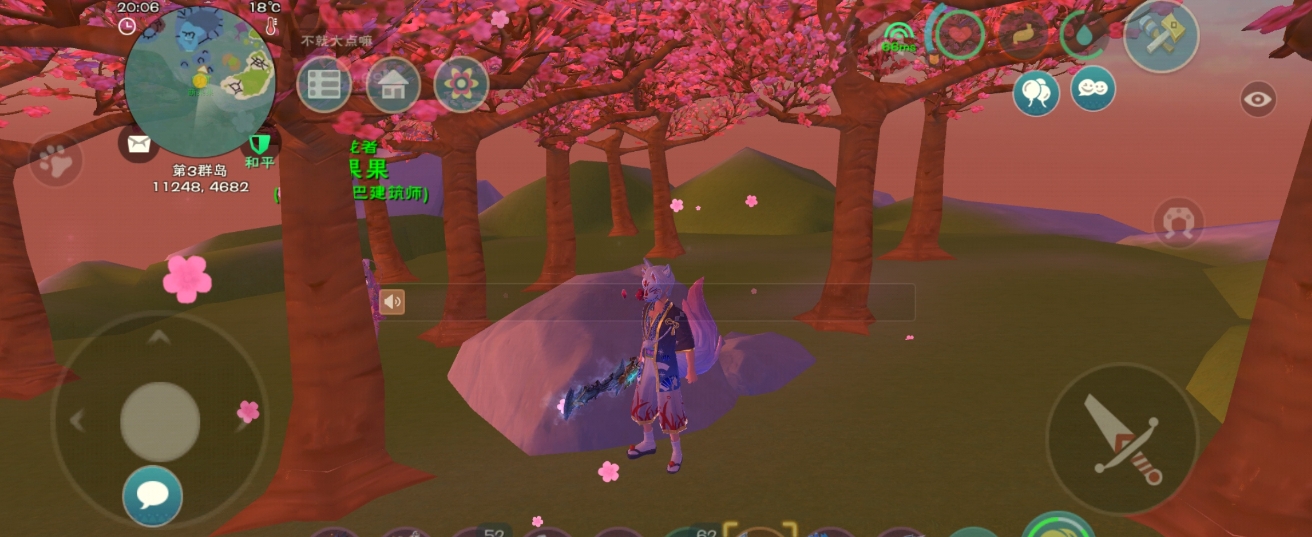Screen dimensions: 1312x537
Task: Open the crafting hammer and axe menu
Action: (1161, 35)
